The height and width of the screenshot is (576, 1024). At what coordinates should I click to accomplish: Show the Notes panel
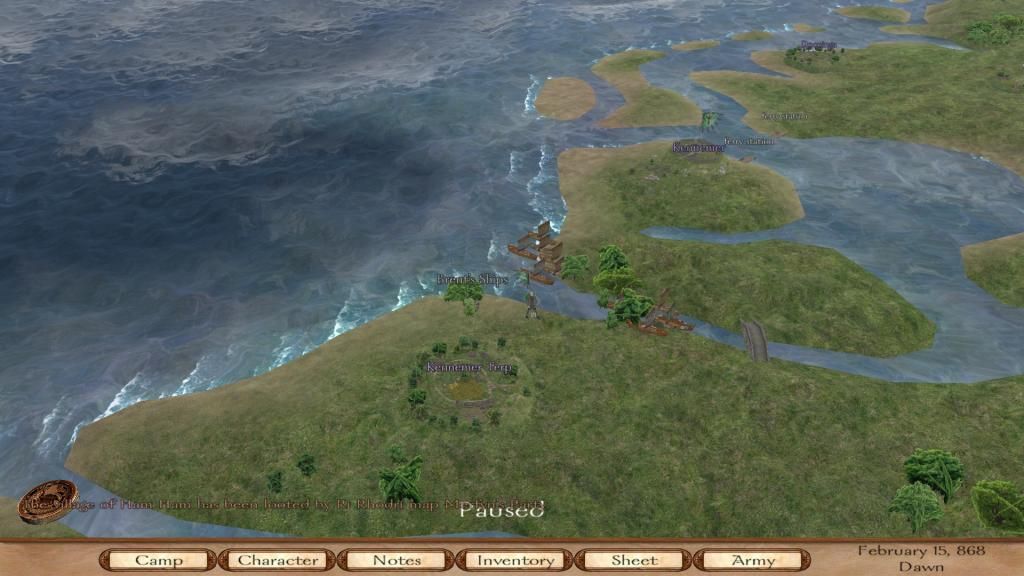396,560
